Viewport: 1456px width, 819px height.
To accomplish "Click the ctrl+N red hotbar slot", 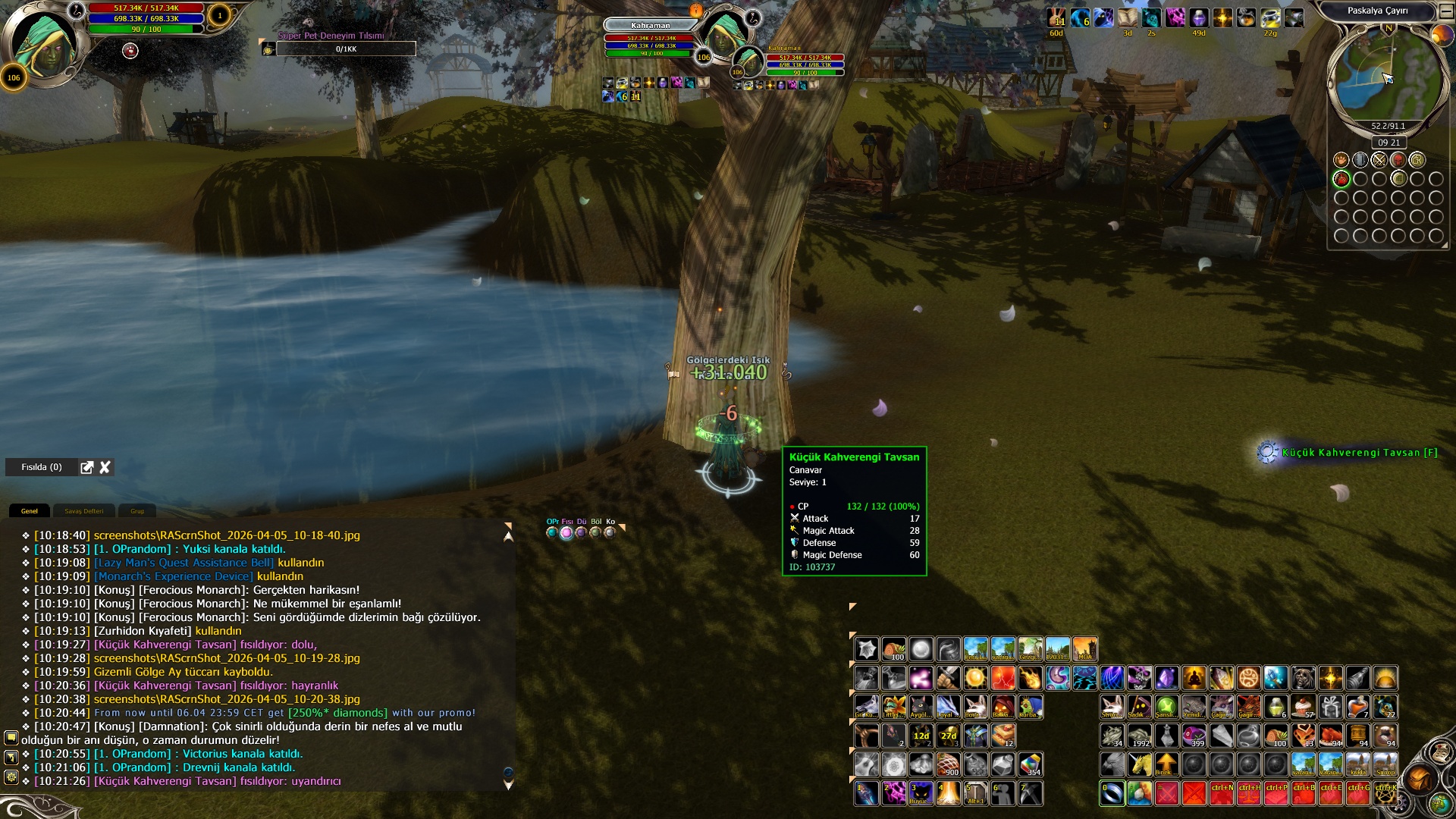I will pos(1221,793).
